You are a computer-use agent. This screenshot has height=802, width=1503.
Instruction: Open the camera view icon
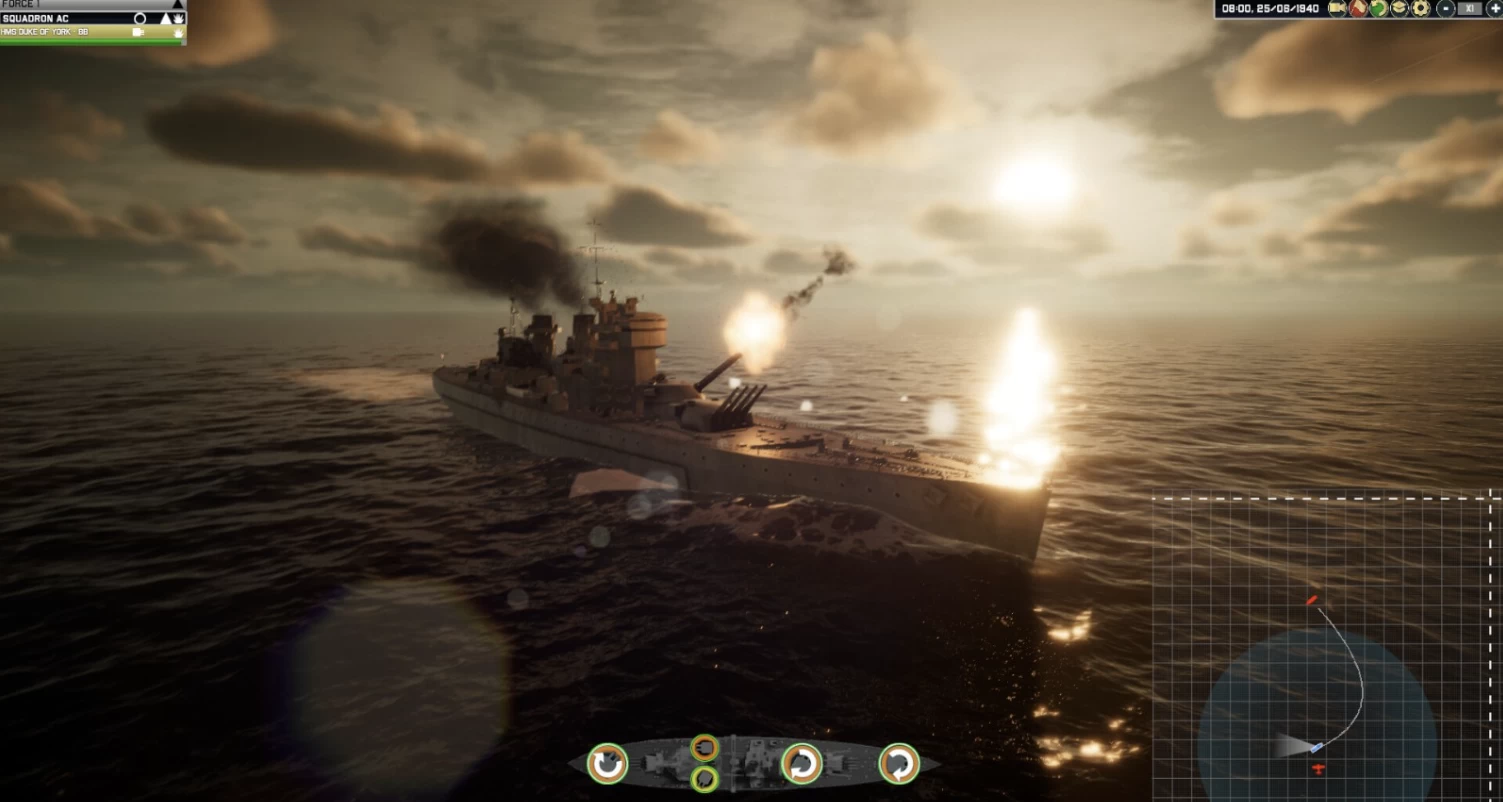pos(1337,9)
